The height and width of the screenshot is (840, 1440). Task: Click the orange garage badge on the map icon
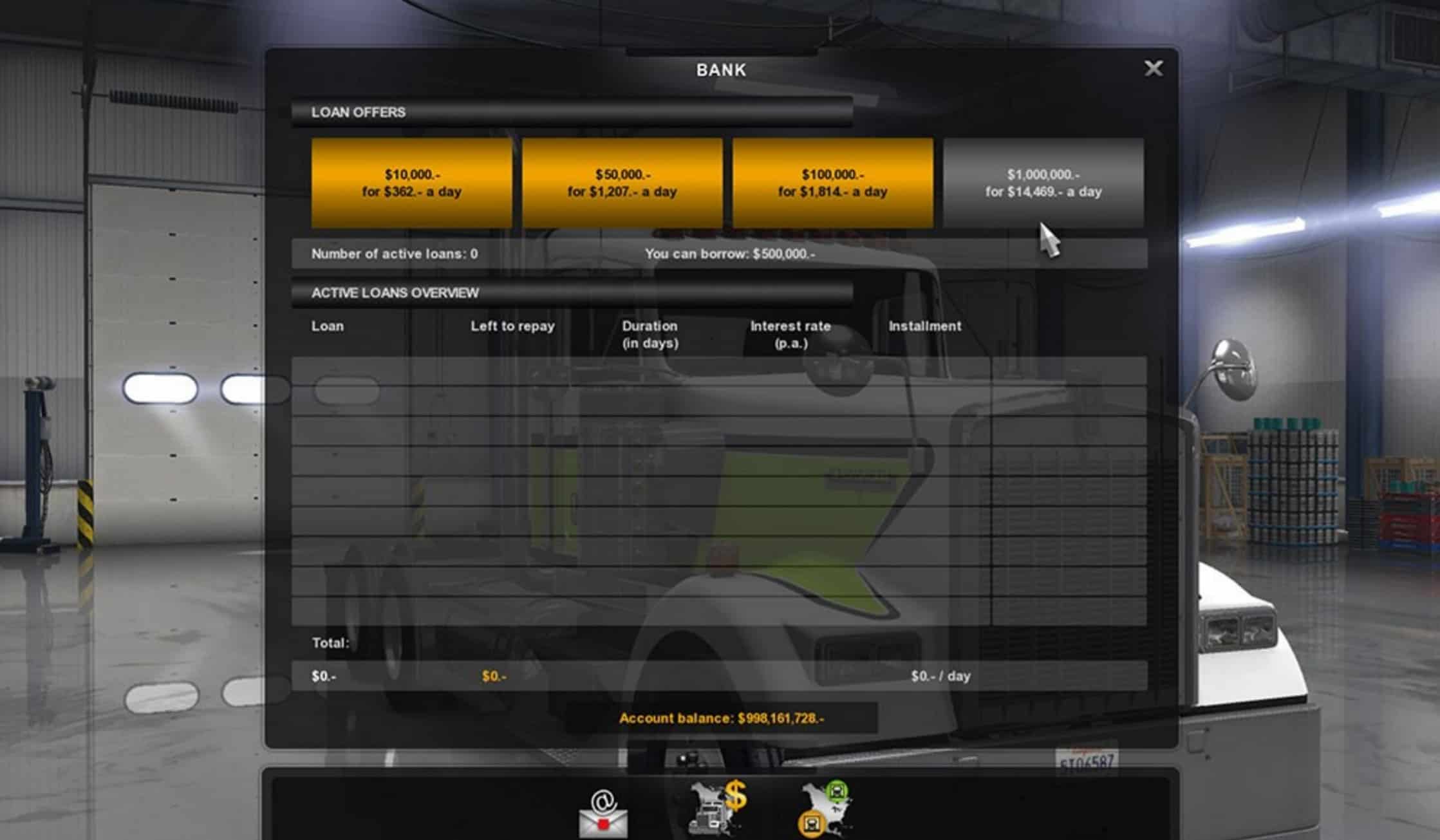[x=810, y=825]
